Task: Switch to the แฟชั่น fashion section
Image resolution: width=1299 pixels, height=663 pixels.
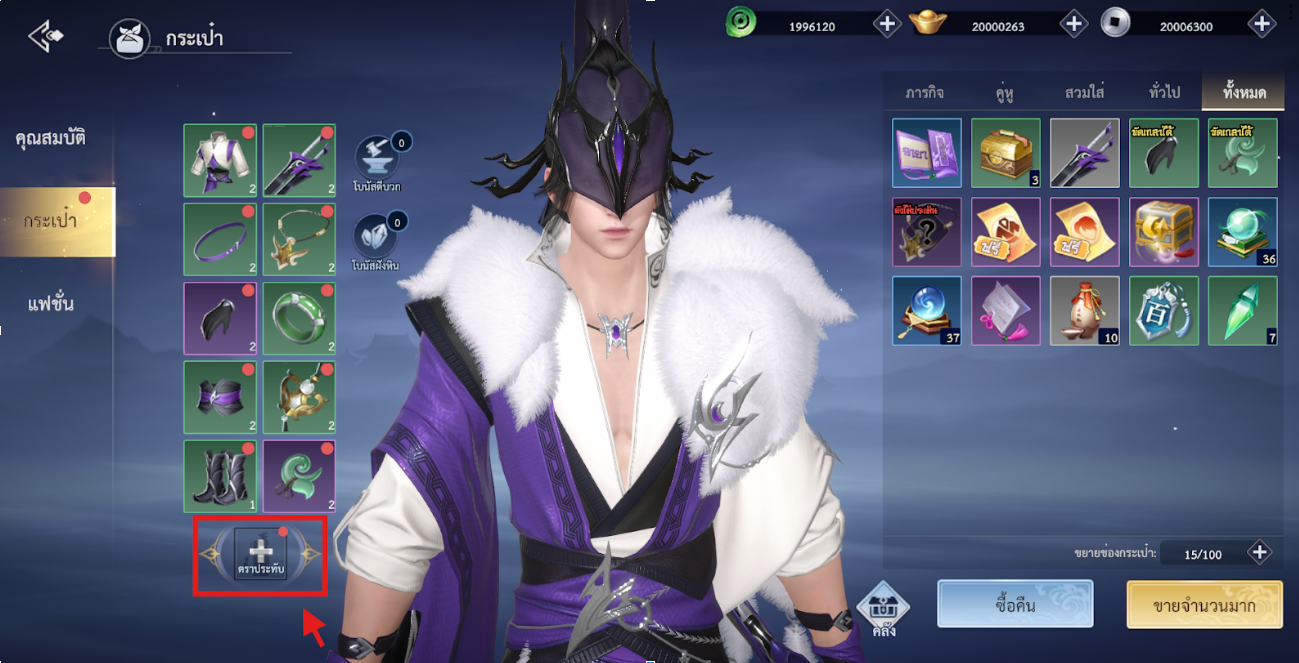Action: click(x=50, y=303)
